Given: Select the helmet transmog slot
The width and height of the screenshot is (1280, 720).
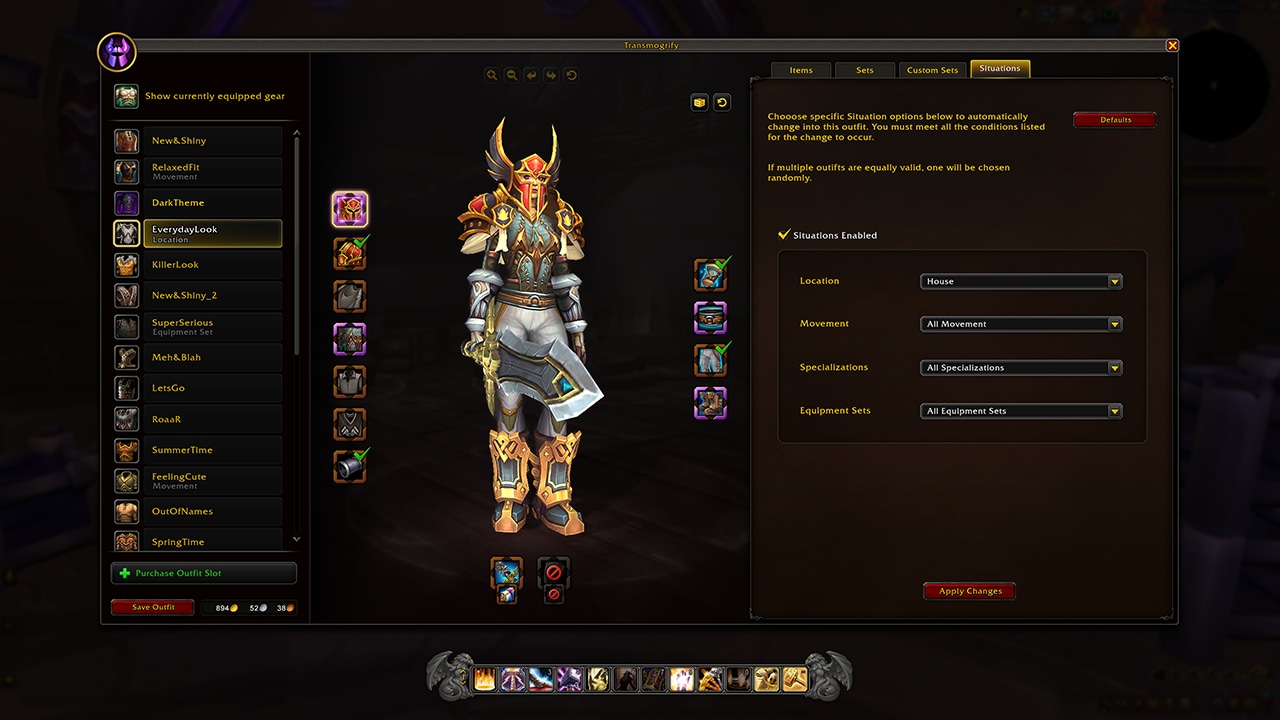Looking at the screenshot, I should click(352, 208).
